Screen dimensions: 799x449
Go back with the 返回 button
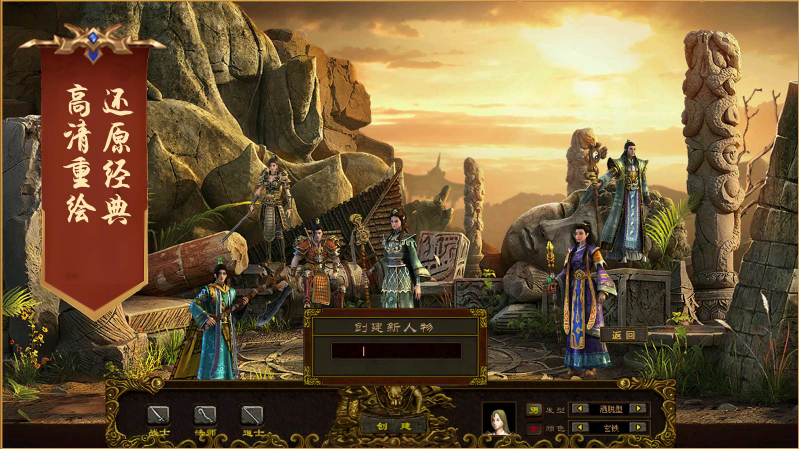pyautogui.click(x=624, y=335)
